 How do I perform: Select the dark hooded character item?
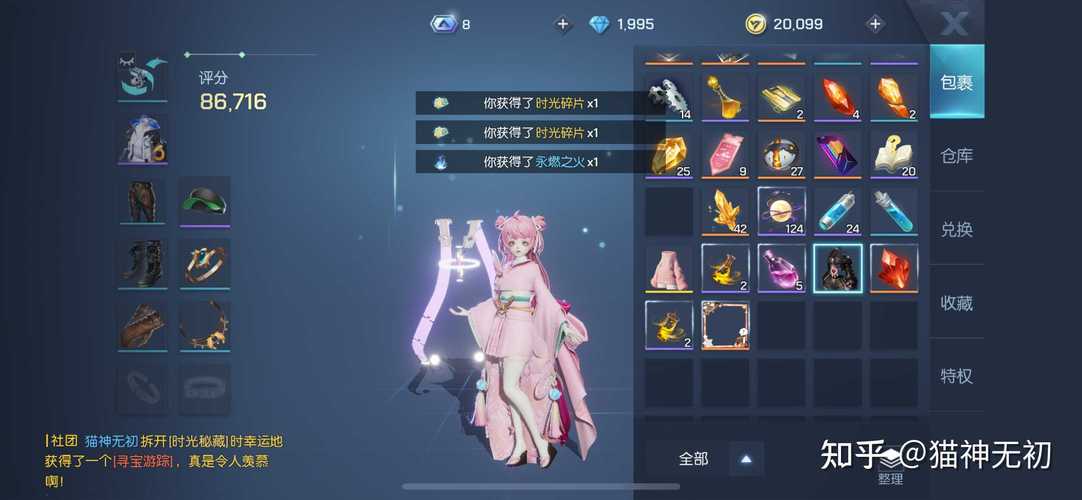pyautogui.click(x=837, y=267)
